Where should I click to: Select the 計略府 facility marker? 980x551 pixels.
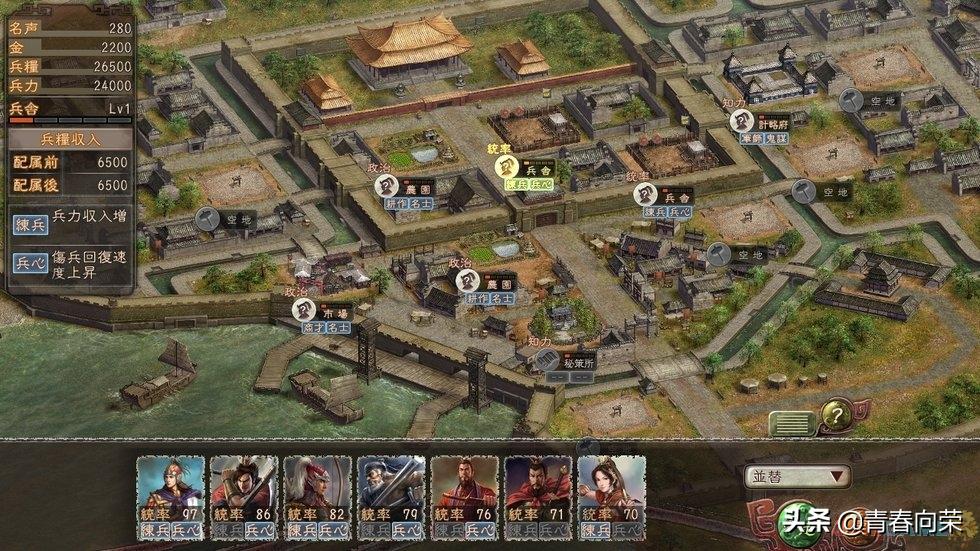click(x=741, y=122)
